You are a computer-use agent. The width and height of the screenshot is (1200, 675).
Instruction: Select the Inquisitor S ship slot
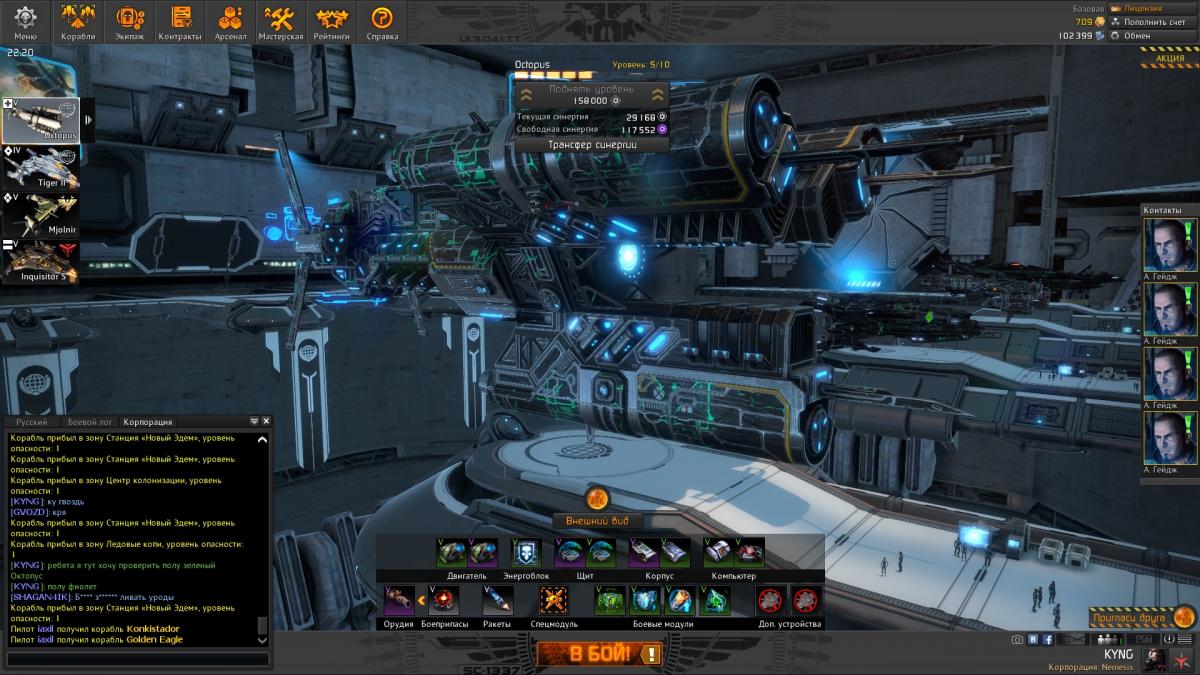pos(41,263)
